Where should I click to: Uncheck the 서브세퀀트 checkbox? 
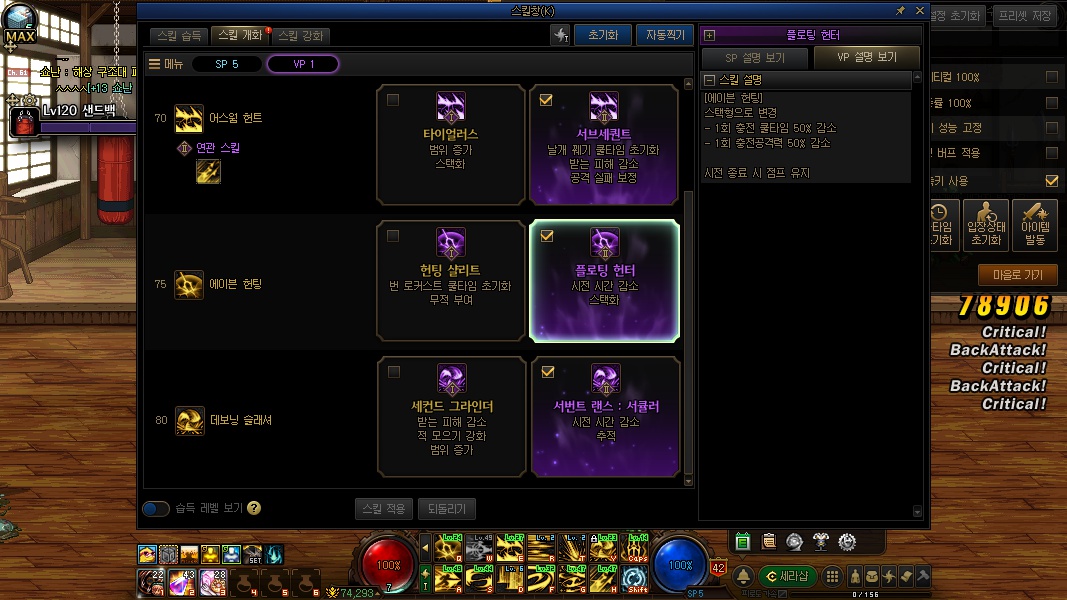(x=546, y=100)
